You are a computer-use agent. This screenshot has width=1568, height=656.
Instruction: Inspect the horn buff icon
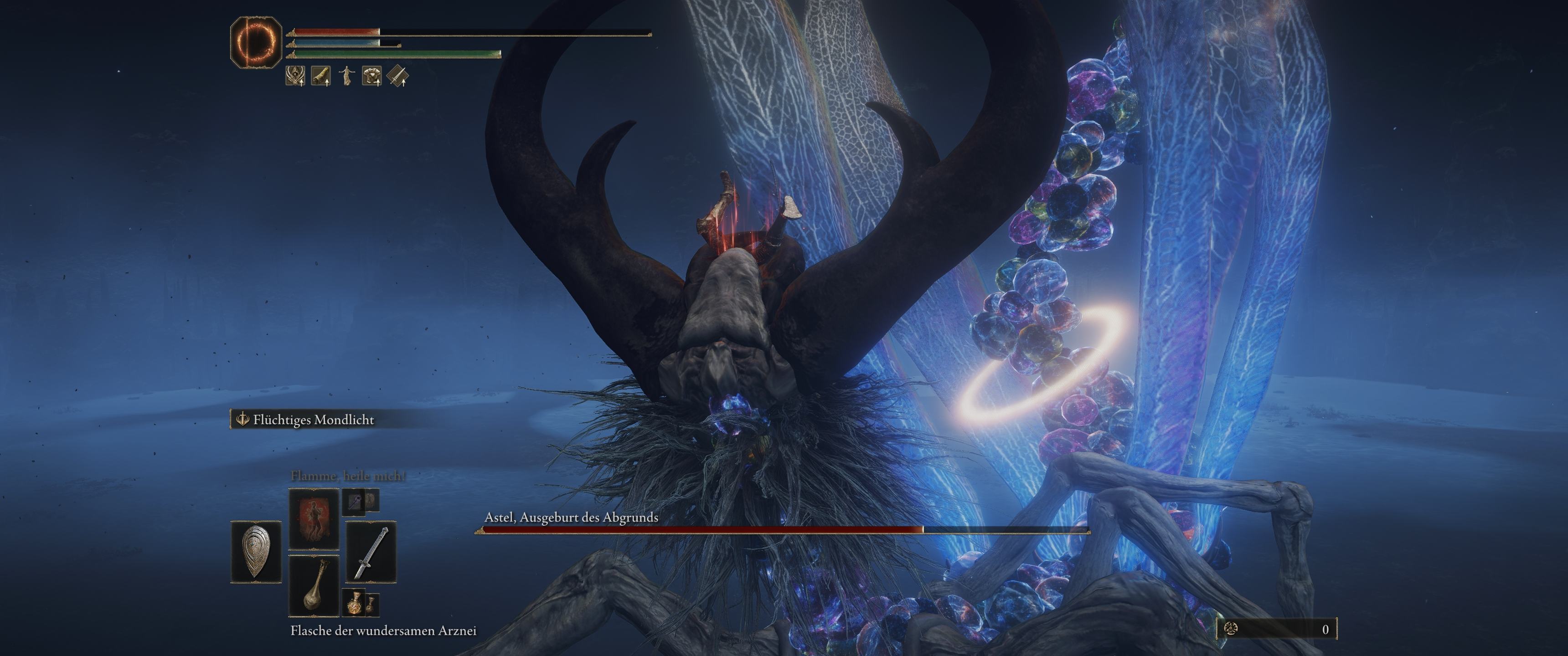321,76
